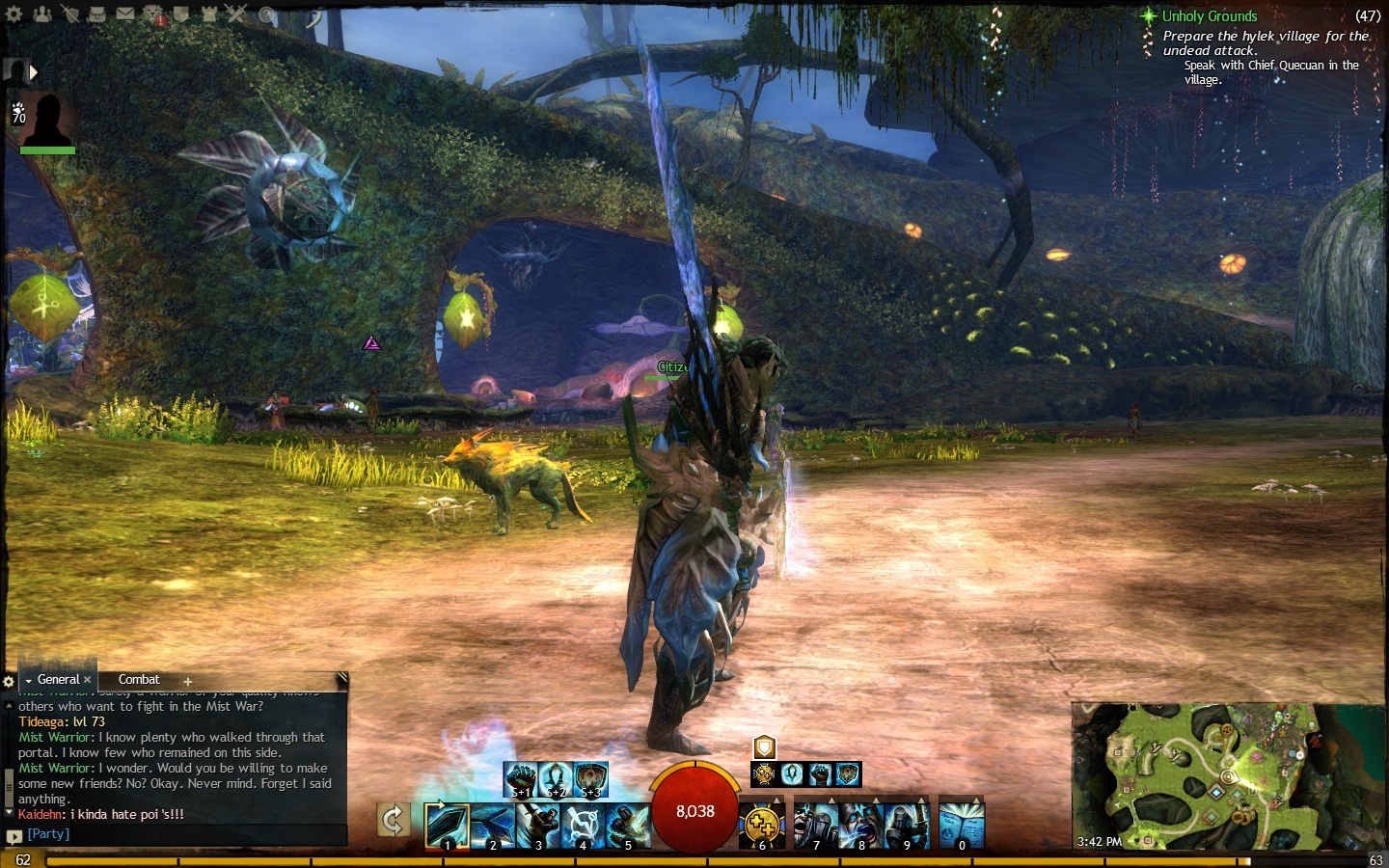Open the inventory bag icon

pos(96,14)
